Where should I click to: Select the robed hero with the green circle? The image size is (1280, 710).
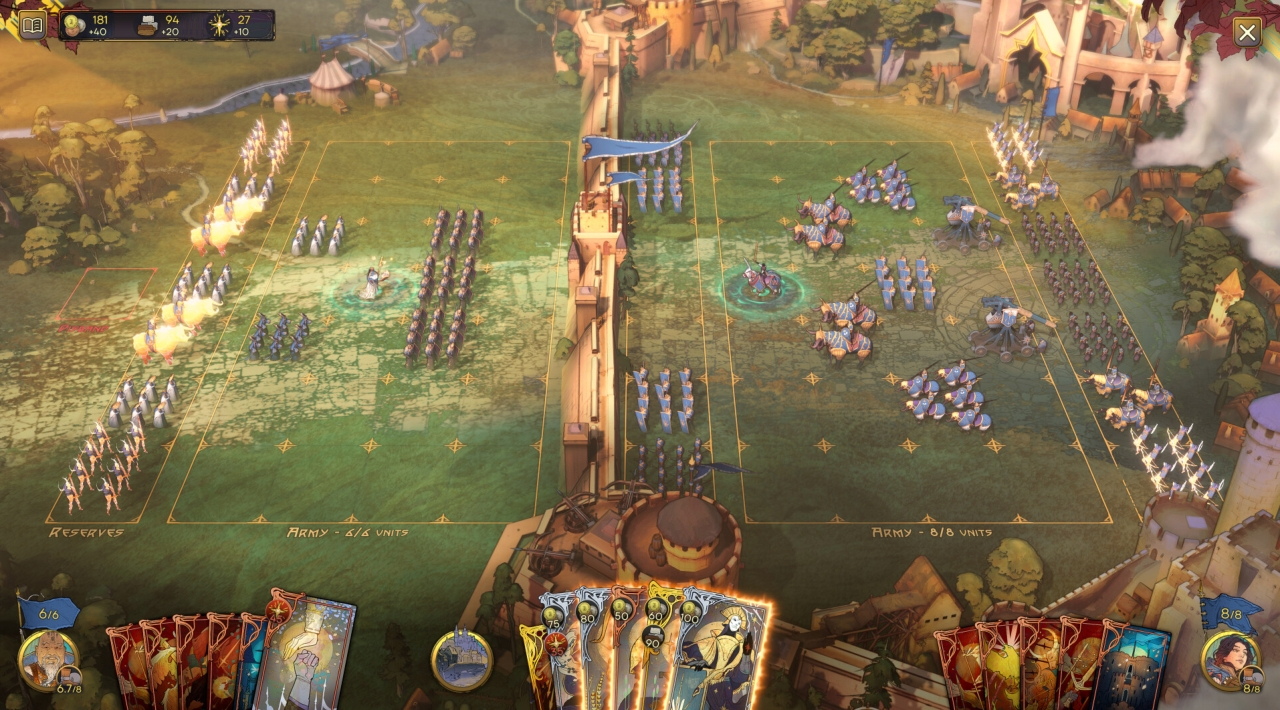(372, 285)
